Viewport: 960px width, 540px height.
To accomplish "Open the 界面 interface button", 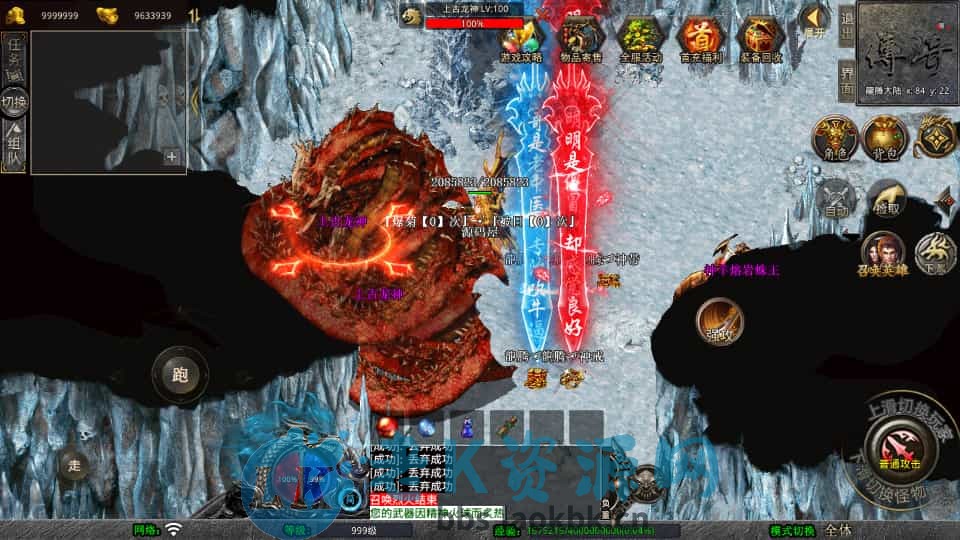I will (x=846, y=80).
